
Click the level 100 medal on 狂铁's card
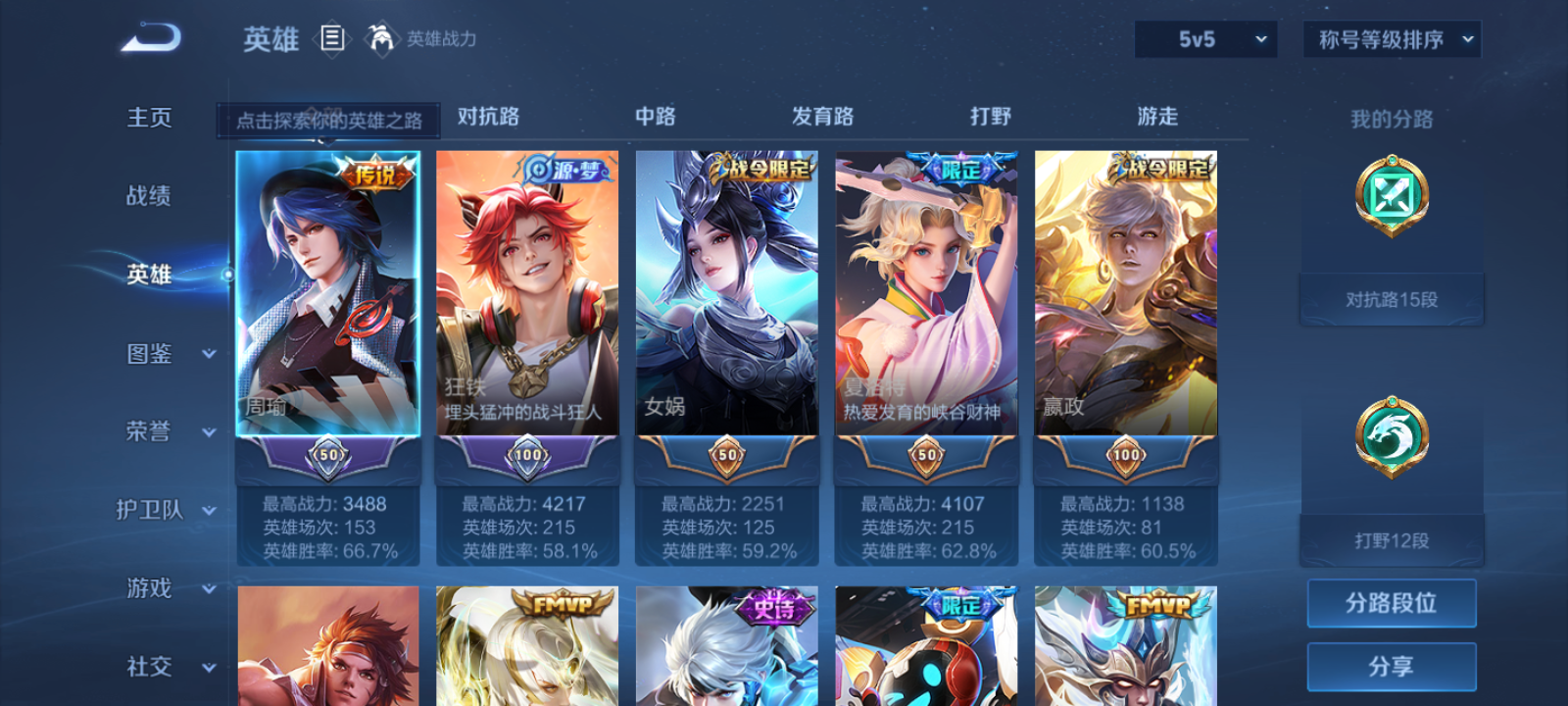pyautogui.click(x=526, y=455)
